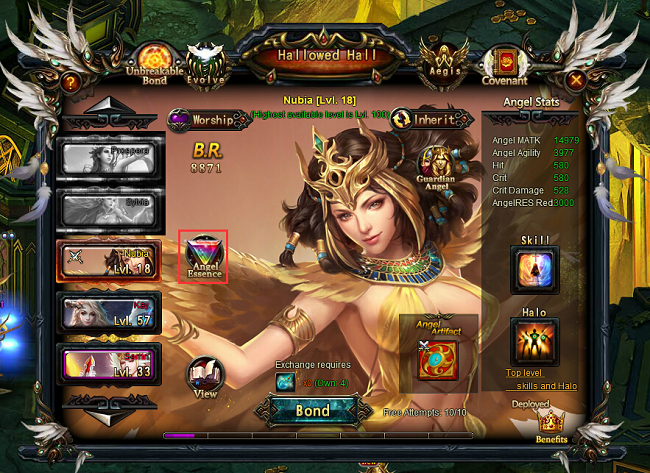The image size is (650, 473).
Task: Open help with the question mark button
Action: [71, 82]
